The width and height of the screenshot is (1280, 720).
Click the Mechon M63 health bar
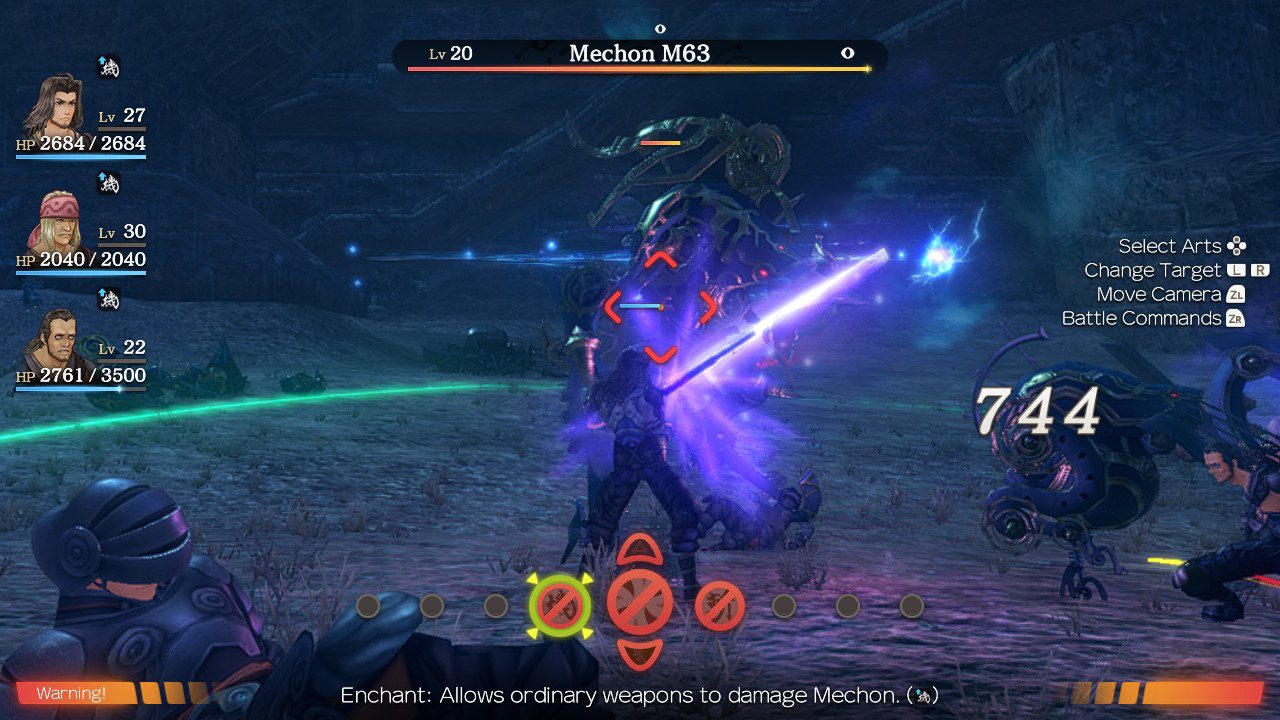pyautogui.click(x=638, y=69)
